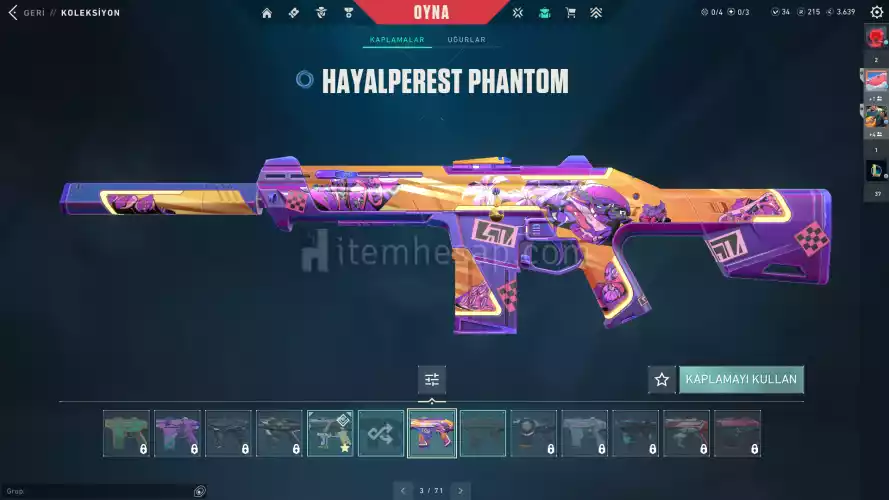Switch to the Uğurlar tab
889x500 pixels.
[x=466, y=40]
